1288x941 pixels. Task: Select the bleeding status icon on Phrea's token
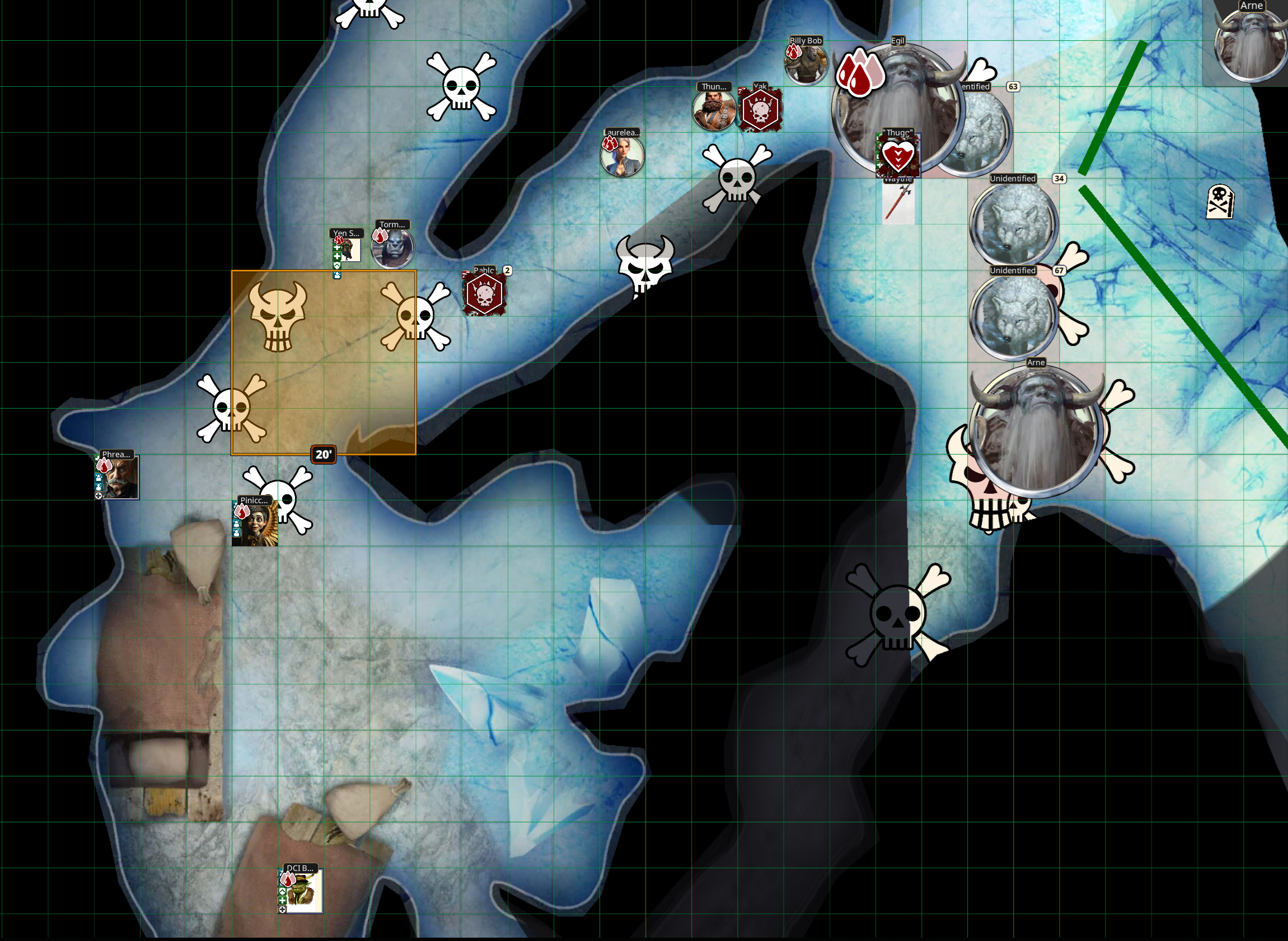point(104,465)
